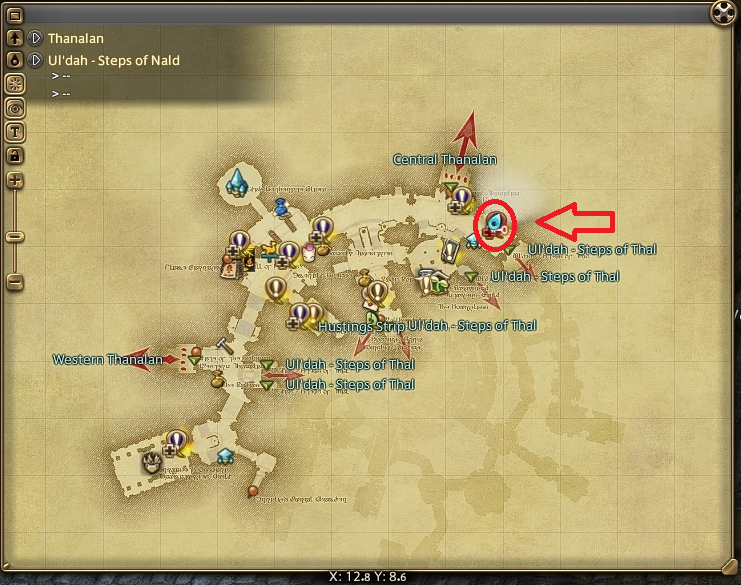Image resolution: width=741 pixels, height=585 pixels.
Task: Click the lone exclamation quest marker
Action: (275, 288)
